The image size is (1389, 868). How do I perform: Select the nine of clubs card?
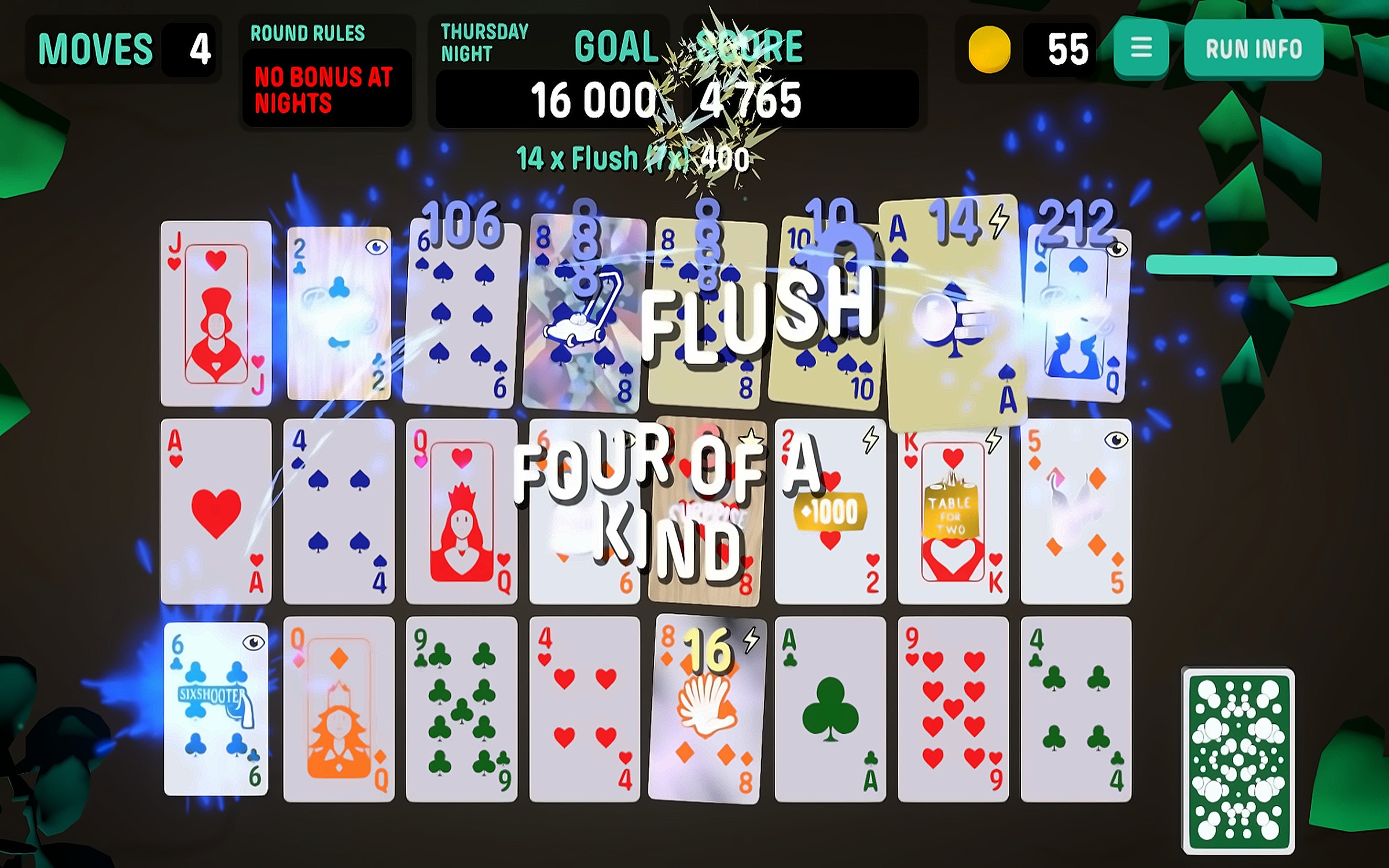(461, 709)
